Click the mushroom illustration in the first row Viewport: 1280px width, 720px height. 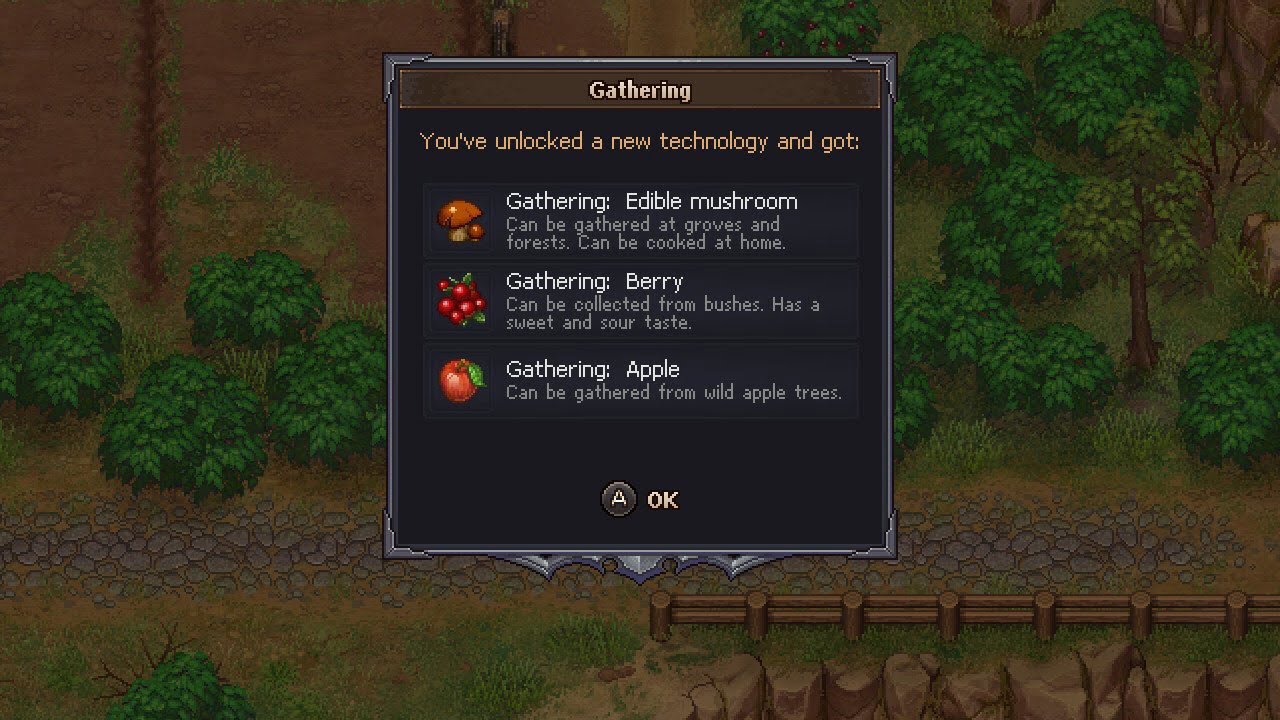(x=460, y=219)
